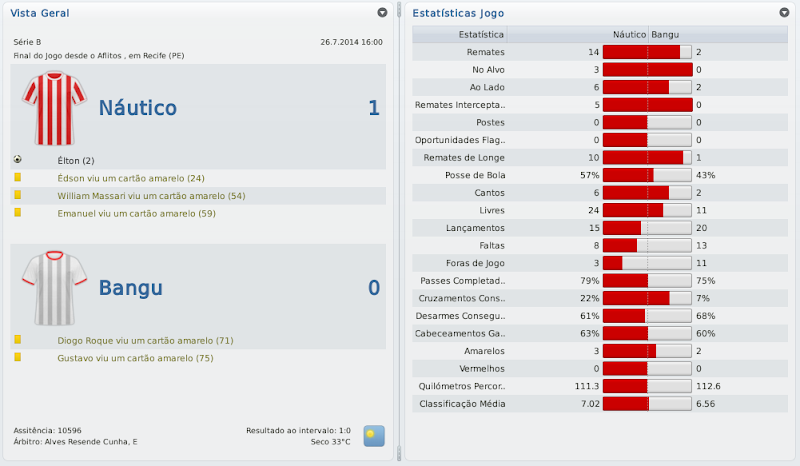Image resolution: width=800 pixels, height=466 pixels.
Task: Open the Náutico team name link
Action: point(137,108)
